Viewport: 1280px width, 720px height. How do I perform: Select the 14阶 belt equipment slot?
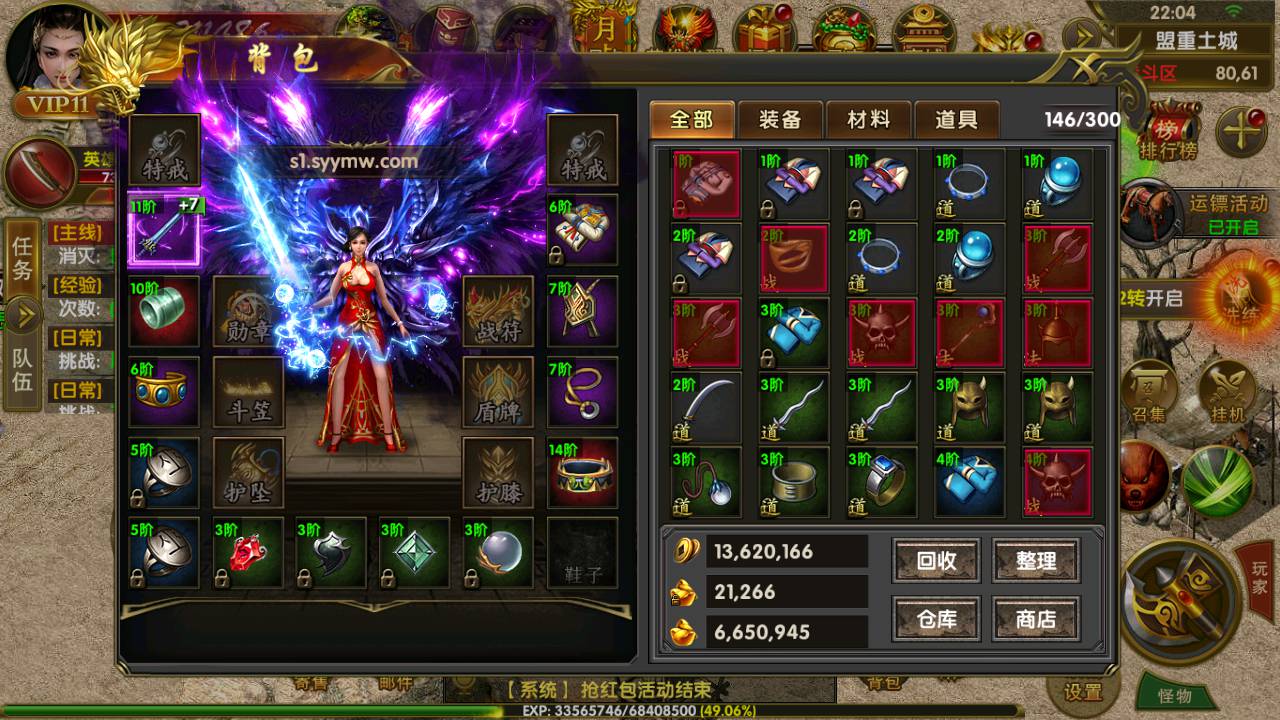[582, 472]
